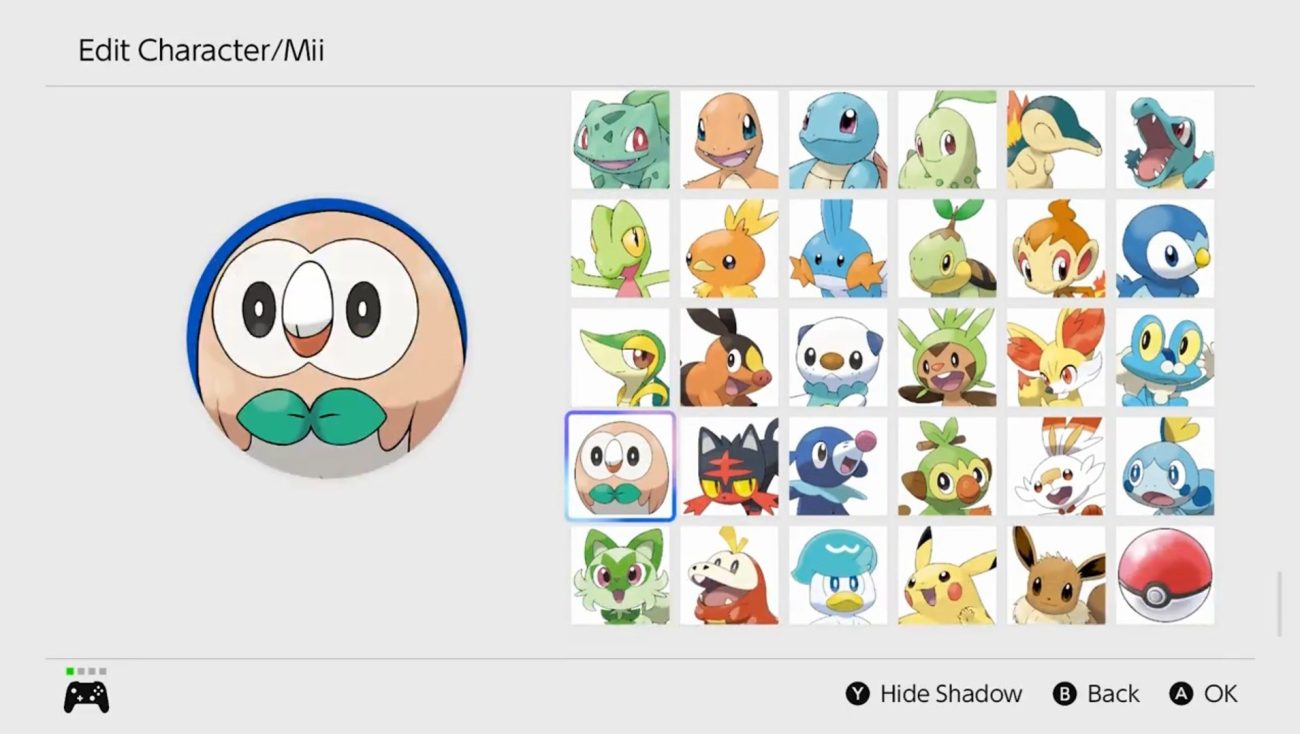Select the Charmander character icon

pyautogui.click(x=729, y=140)
